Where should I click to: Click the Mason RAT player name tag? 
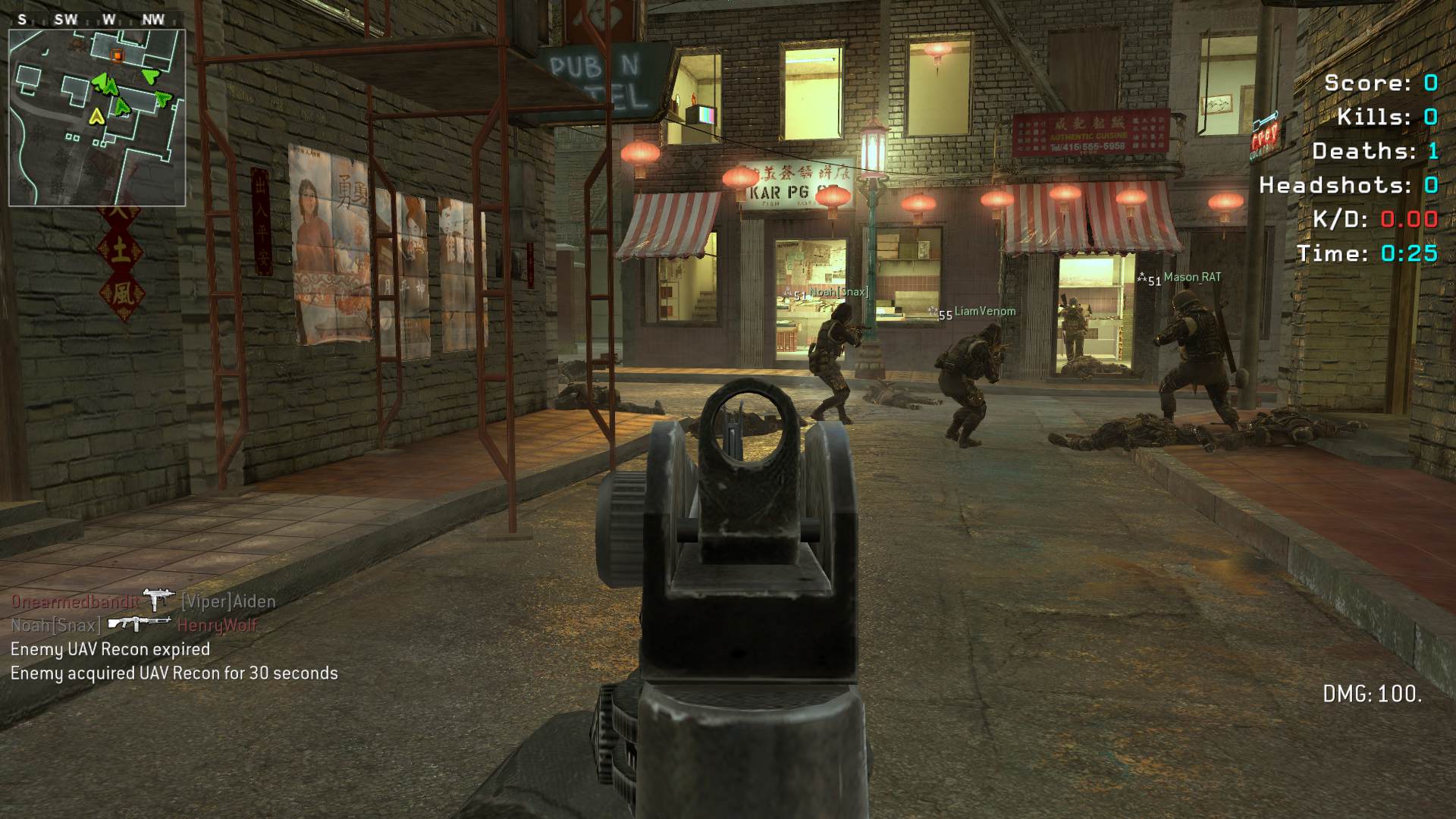tap(1191, 278)
